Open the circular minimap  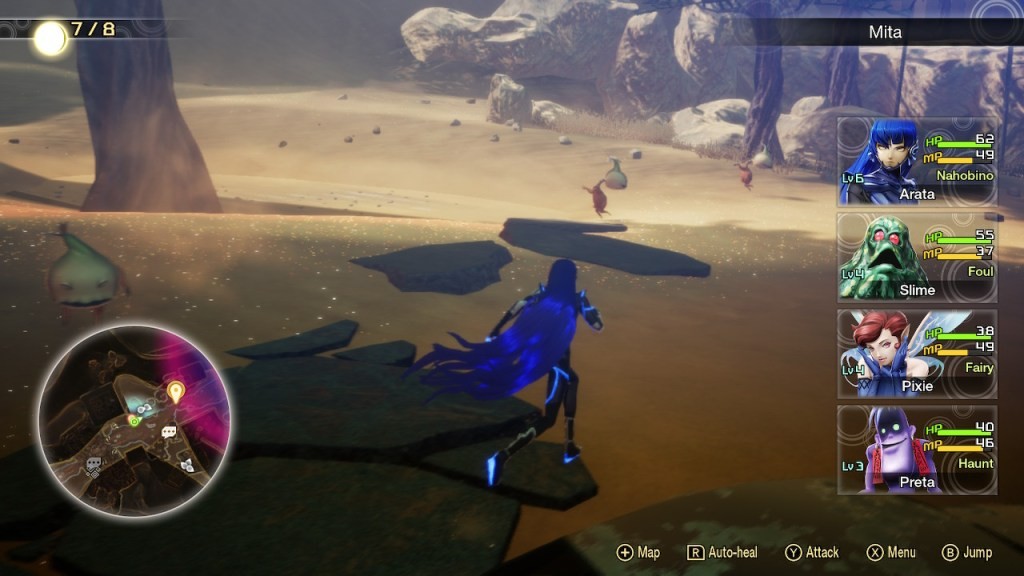tap(134, 418)
